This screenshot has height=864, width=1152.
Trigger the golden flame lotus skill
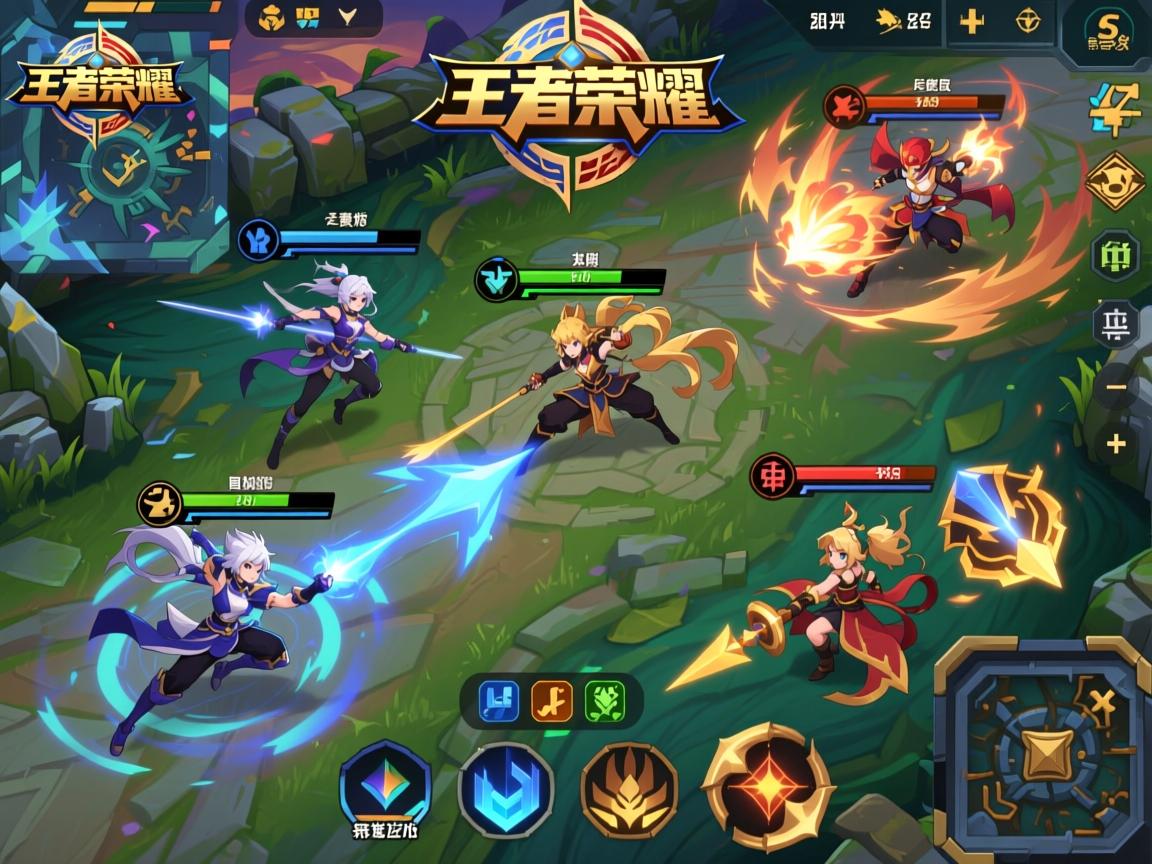pos(629,790)
